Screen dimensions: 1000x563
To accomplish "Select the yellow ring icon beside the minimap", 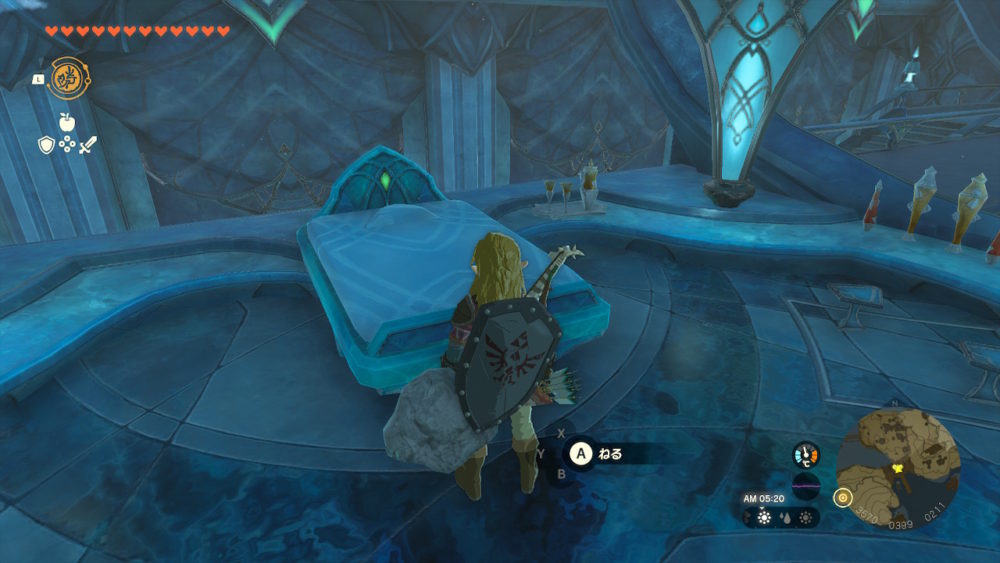I will point(842,497).
